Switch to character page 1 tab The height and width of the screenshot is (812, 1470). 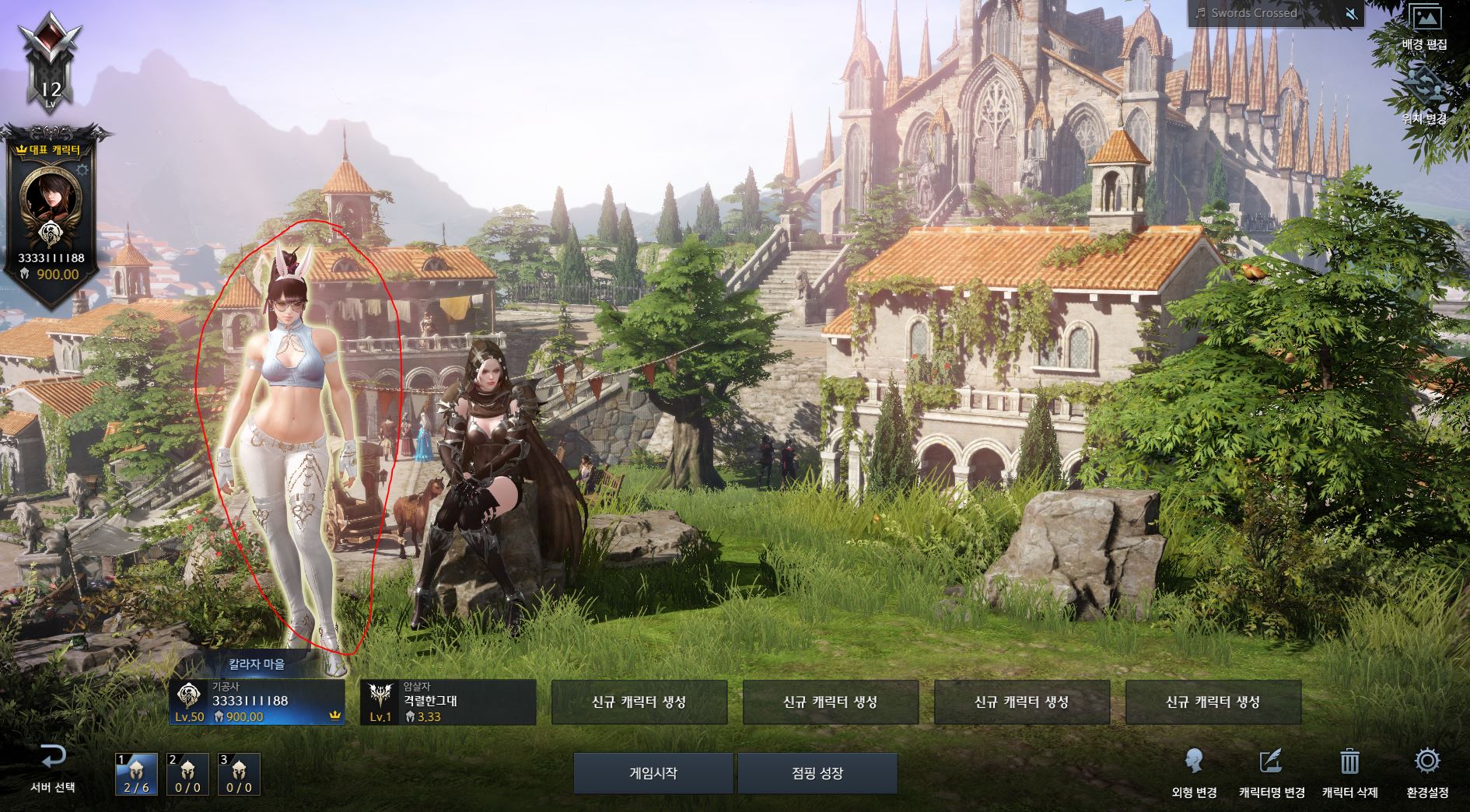[x=136, y=774]
